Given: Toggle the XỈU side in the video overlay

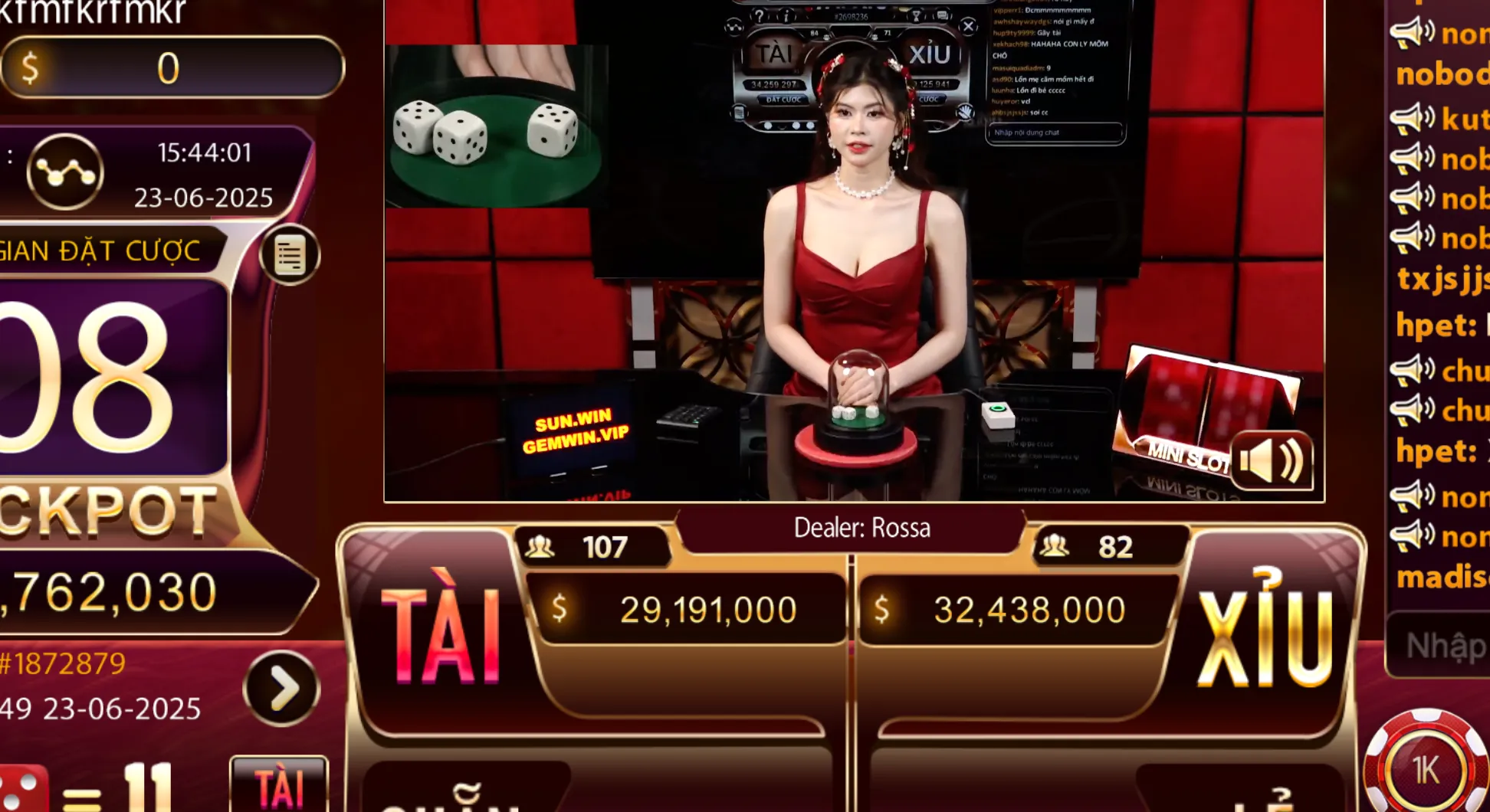Looking at the screenshot, I should coord(930,51).
